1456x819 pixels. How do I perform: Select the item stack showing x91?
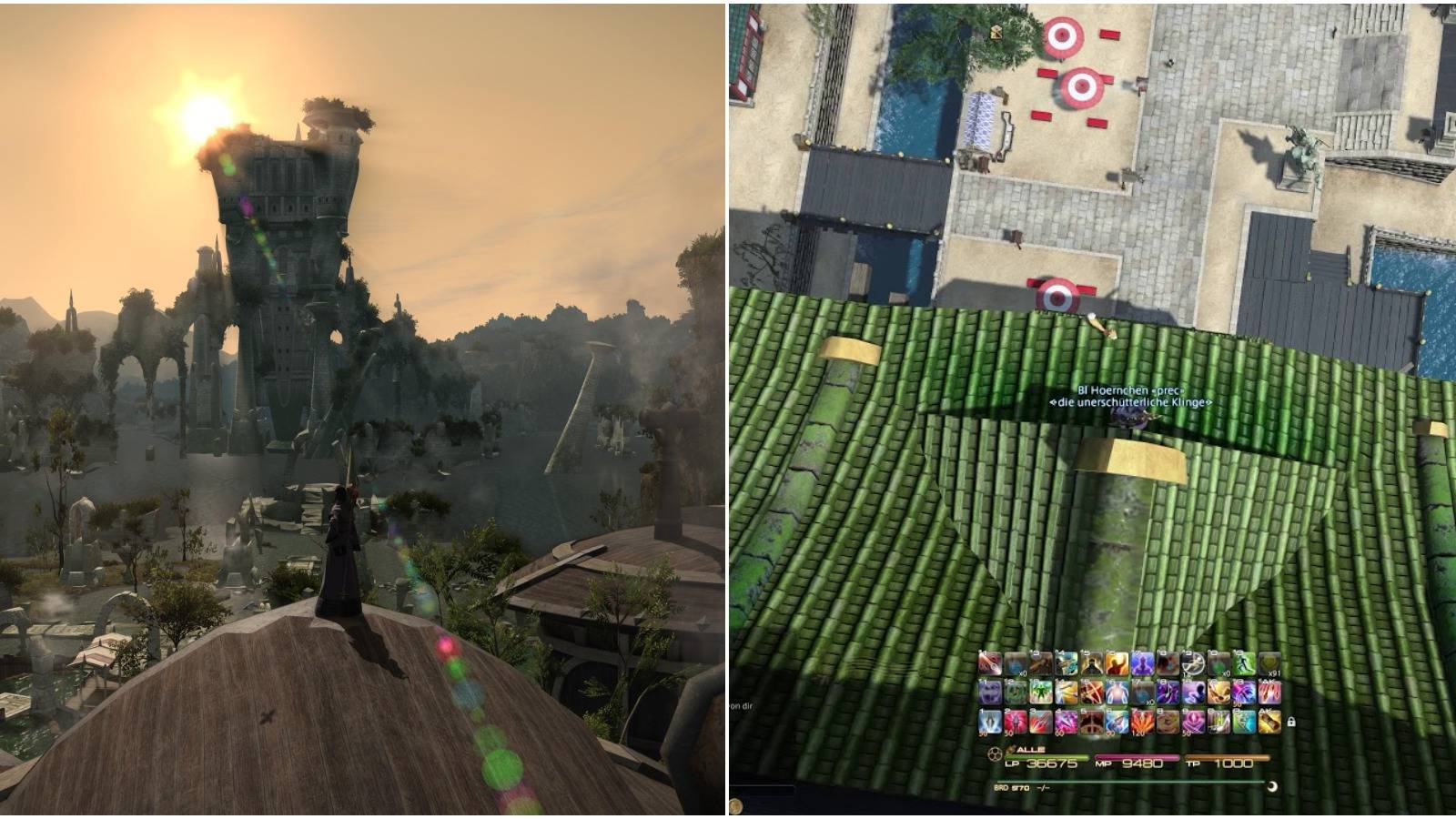click(1269, 663)
